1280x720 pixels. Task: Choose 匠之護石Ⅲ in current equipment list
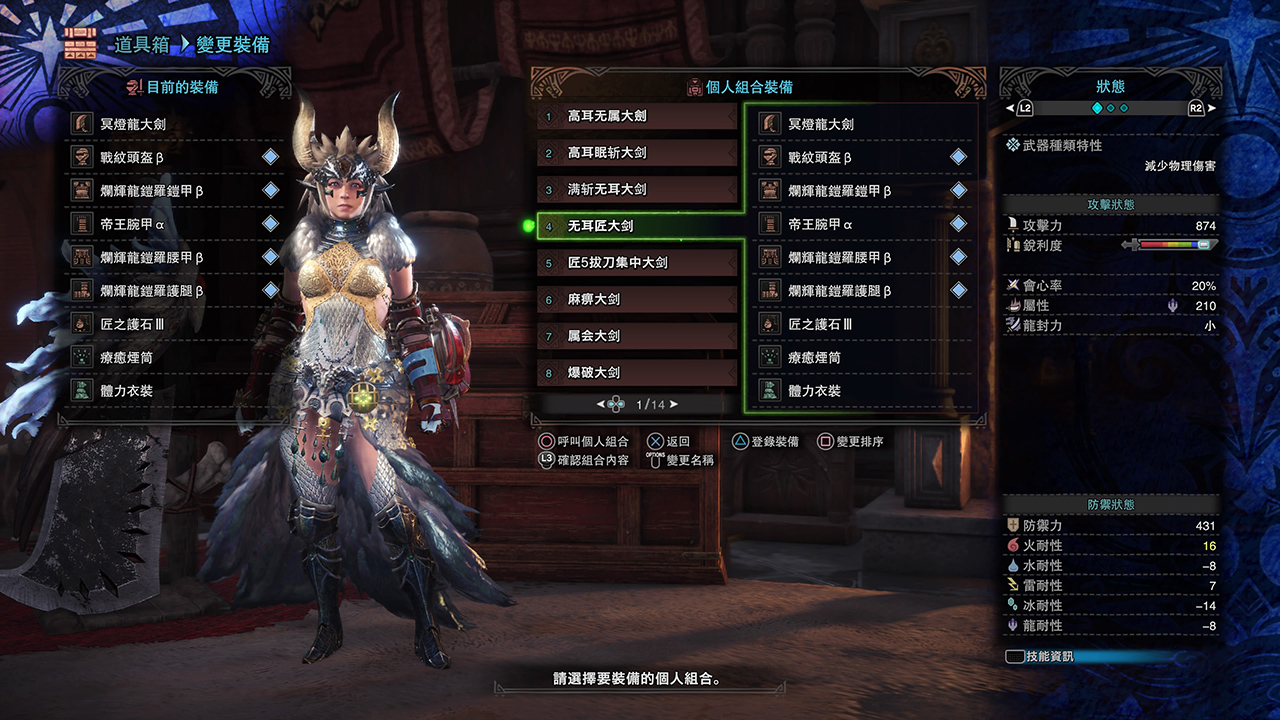pyautogui.click(x=172, y=324)
